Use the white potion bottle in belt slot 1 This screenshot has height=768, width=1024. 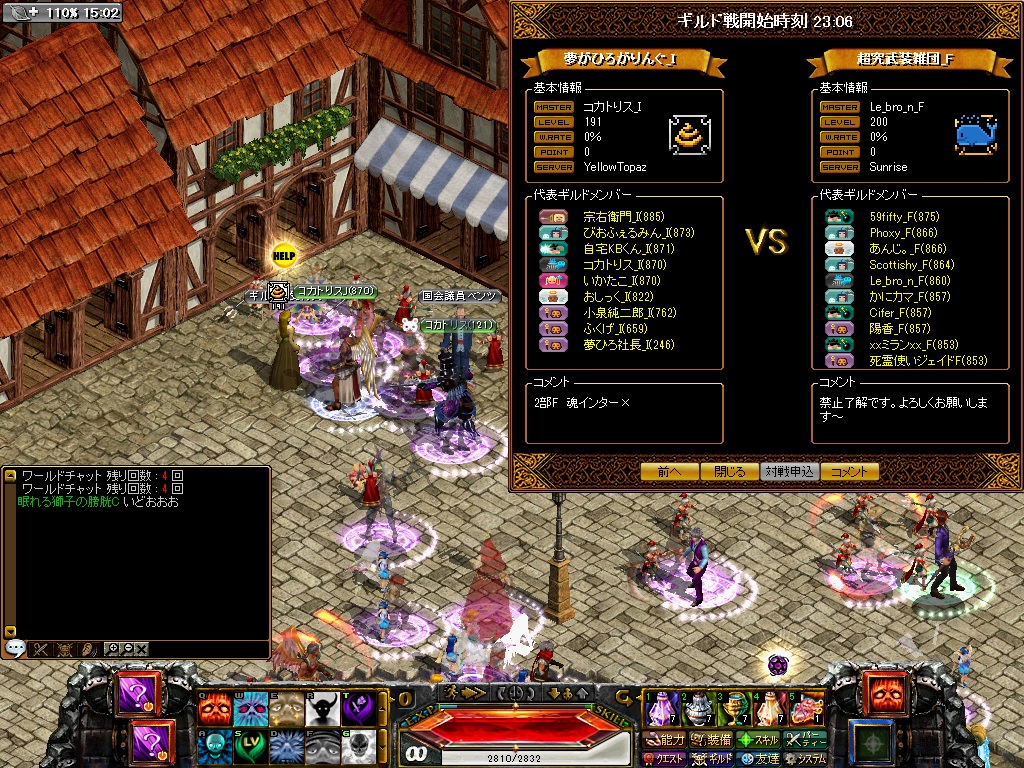coord(659,709)
